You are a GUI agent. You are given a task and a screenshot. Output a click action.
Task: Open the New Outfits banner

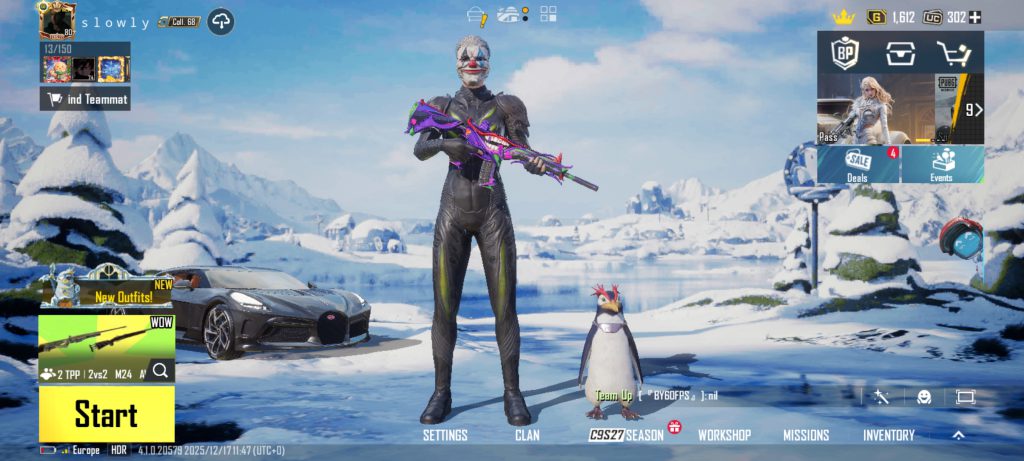[x=106, y=288]
